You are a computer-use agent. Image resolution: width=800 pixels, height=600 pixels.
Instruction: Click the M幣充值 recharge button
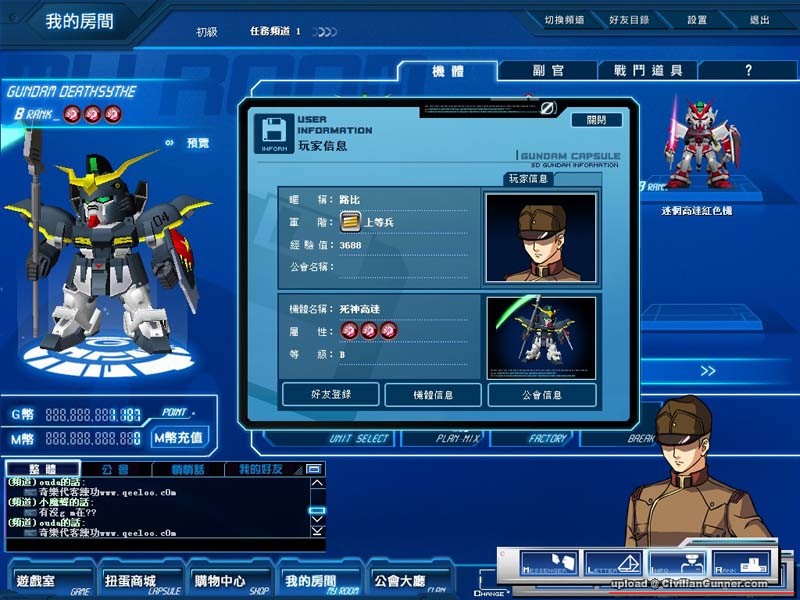tap(179, 437)
